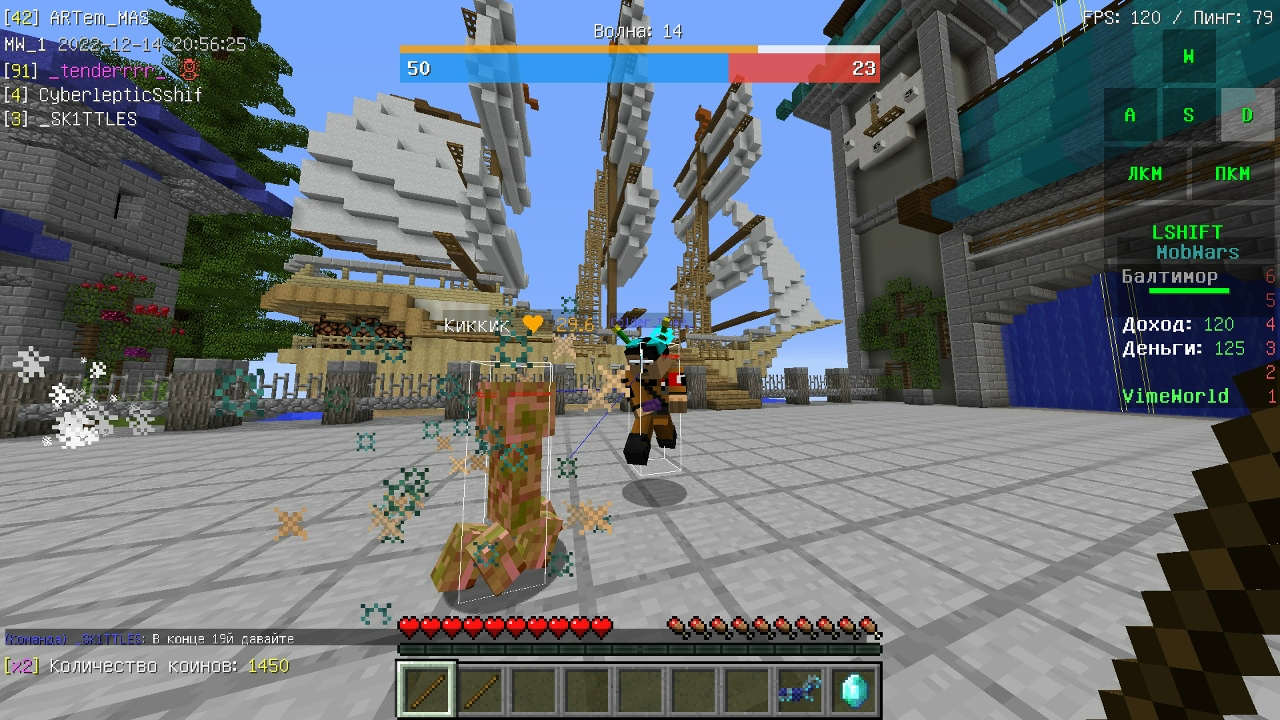Choose the diamond in the hotbar

[855, 689]
